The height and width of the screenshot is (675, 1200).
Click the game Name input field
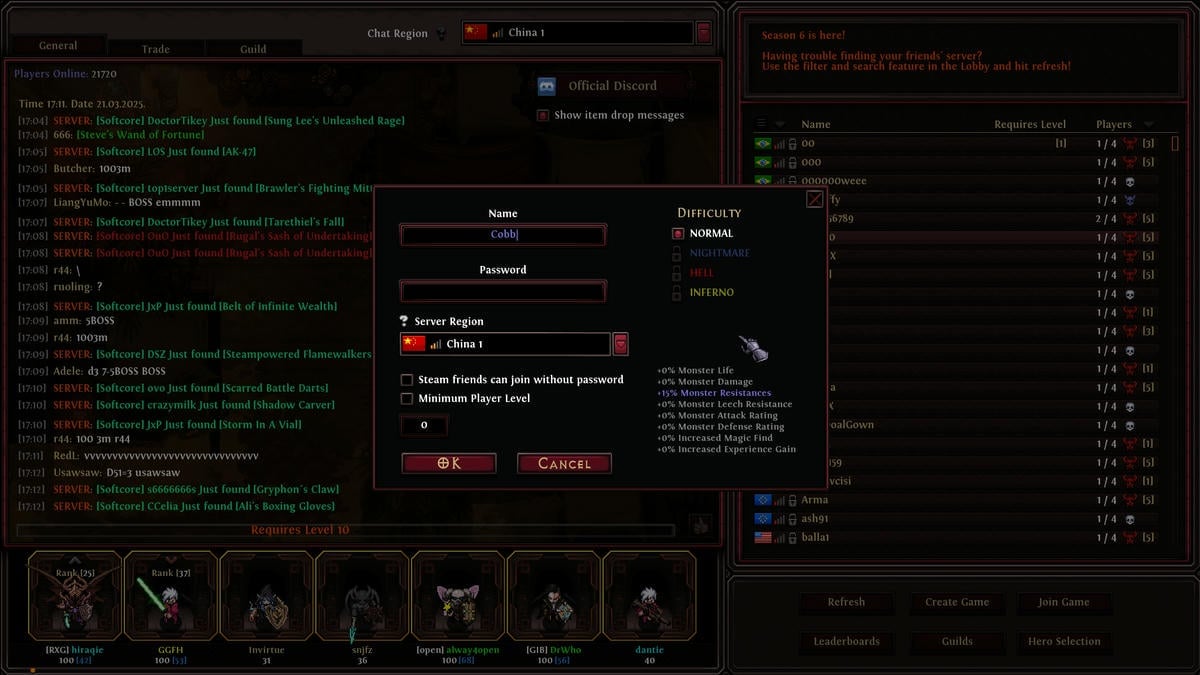pos(503,235)
